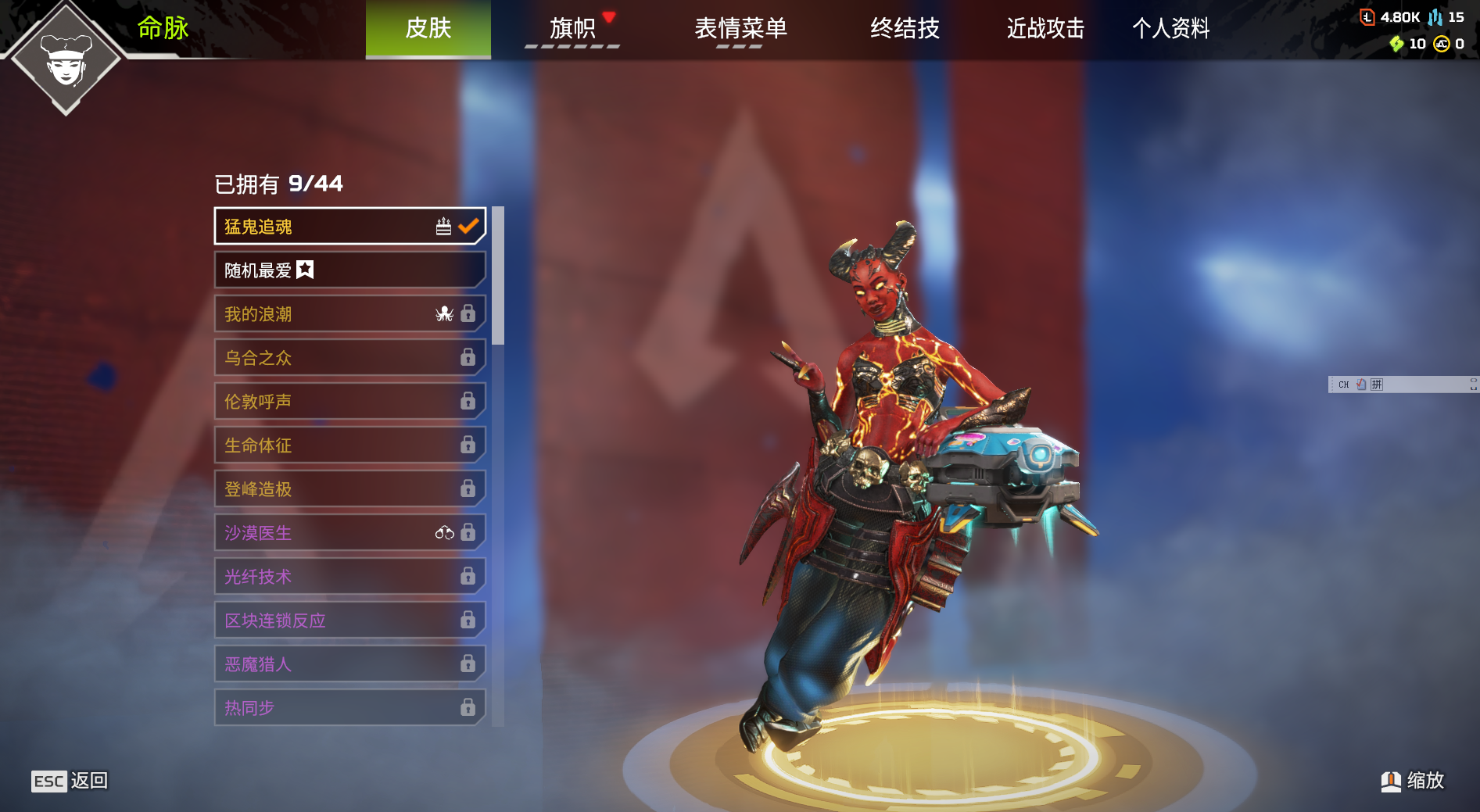The image size is (1480, 812).
Task: Select the 光纤技术 skin
Action: 349,577
